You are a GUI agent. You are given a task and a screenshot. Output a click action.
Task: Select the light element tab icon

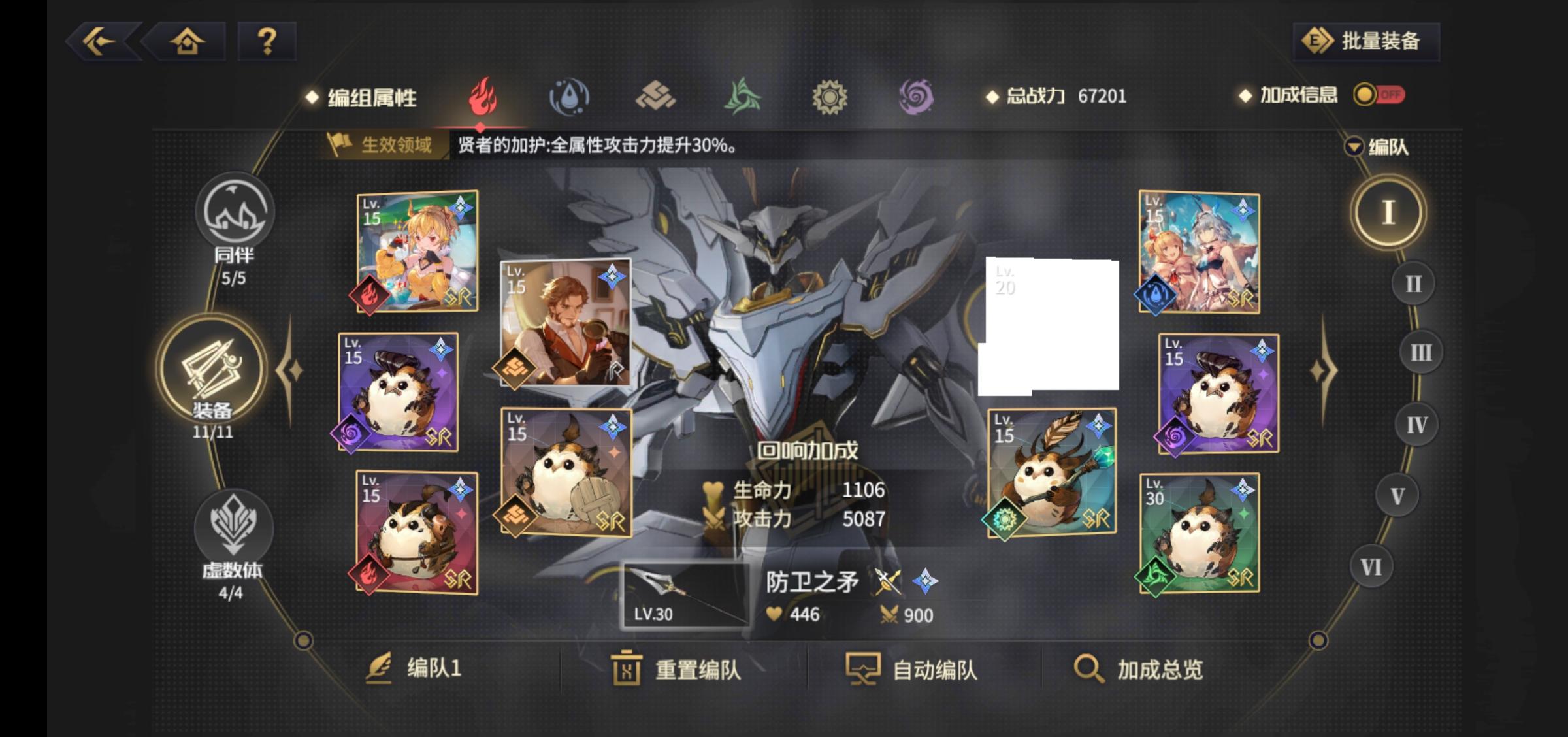point(831,96)
